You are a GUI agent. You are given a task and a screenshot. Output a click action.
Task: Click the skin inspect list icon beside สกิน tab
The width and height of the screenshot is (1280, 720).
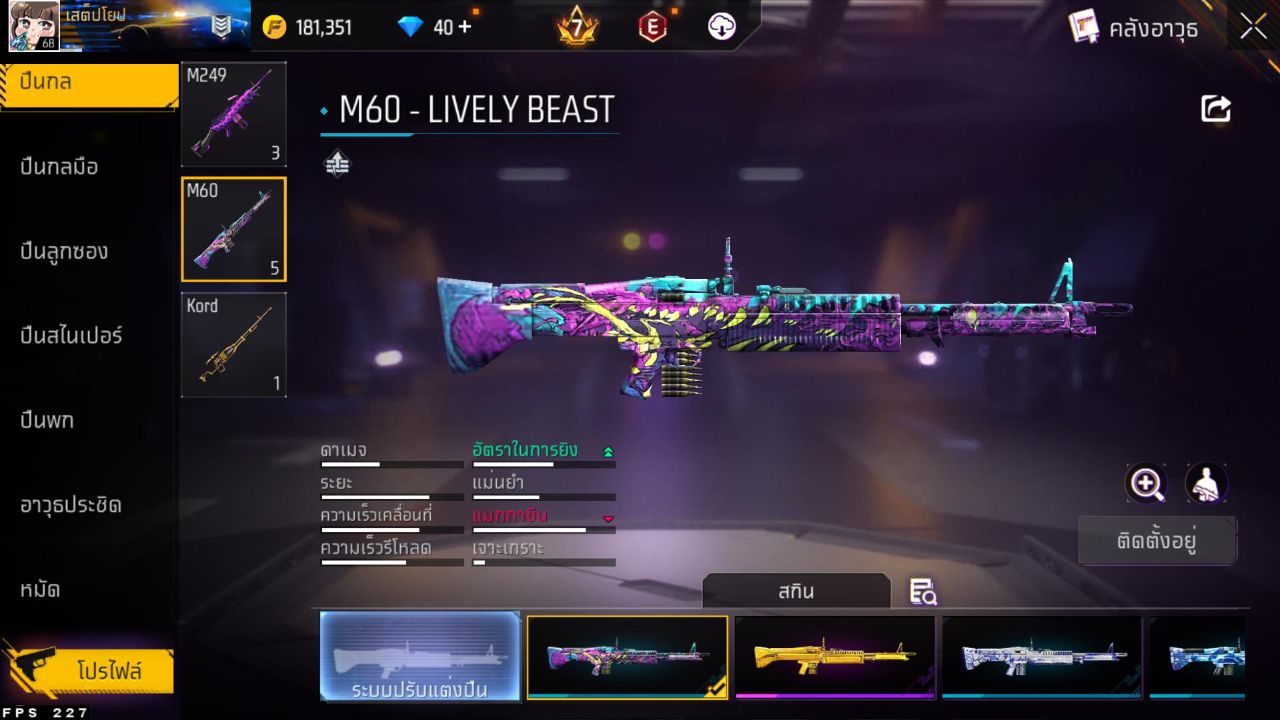click(x=923, y=591)
